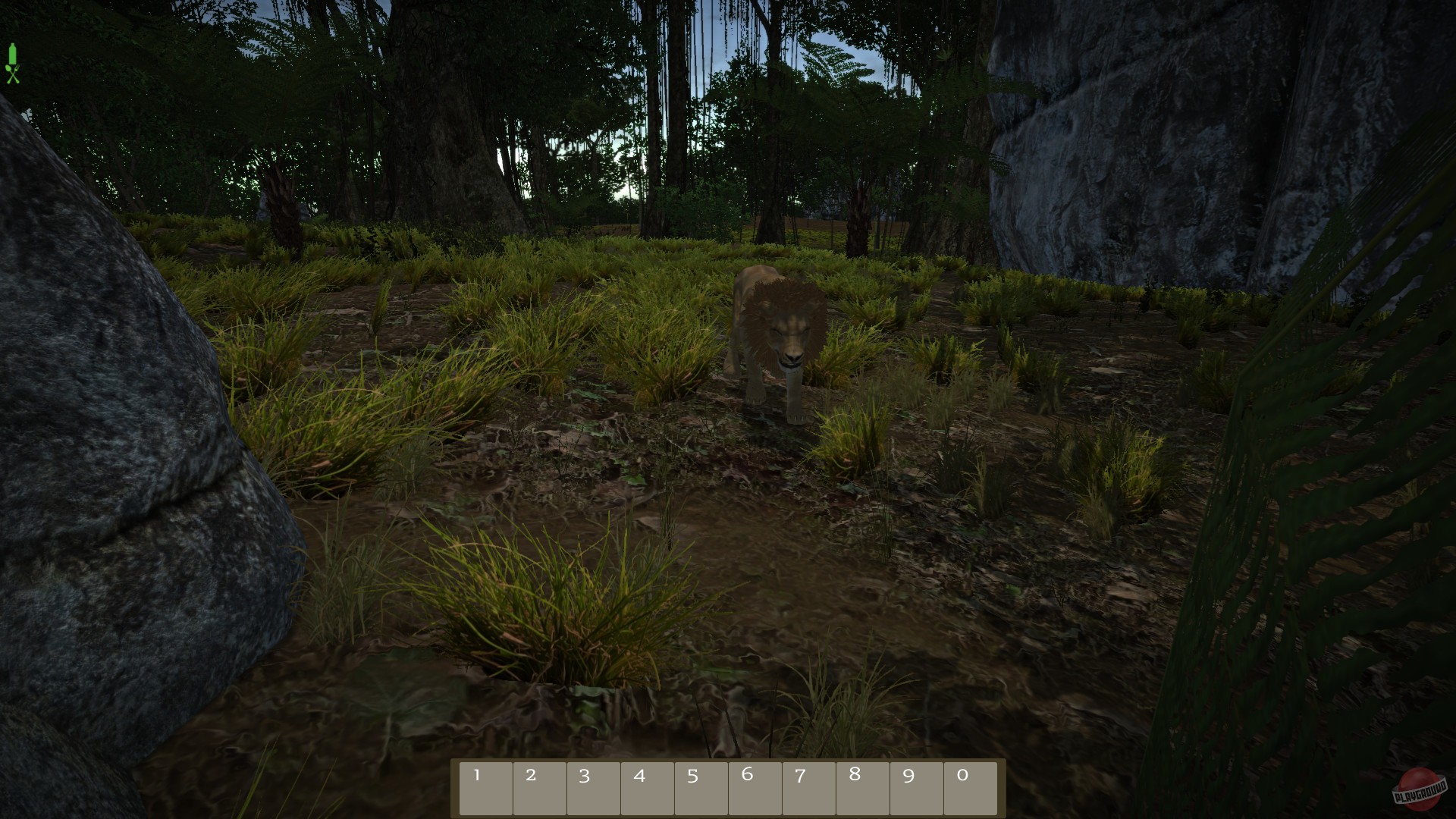Select hotbar slot 3

click(x=594, y=787)
